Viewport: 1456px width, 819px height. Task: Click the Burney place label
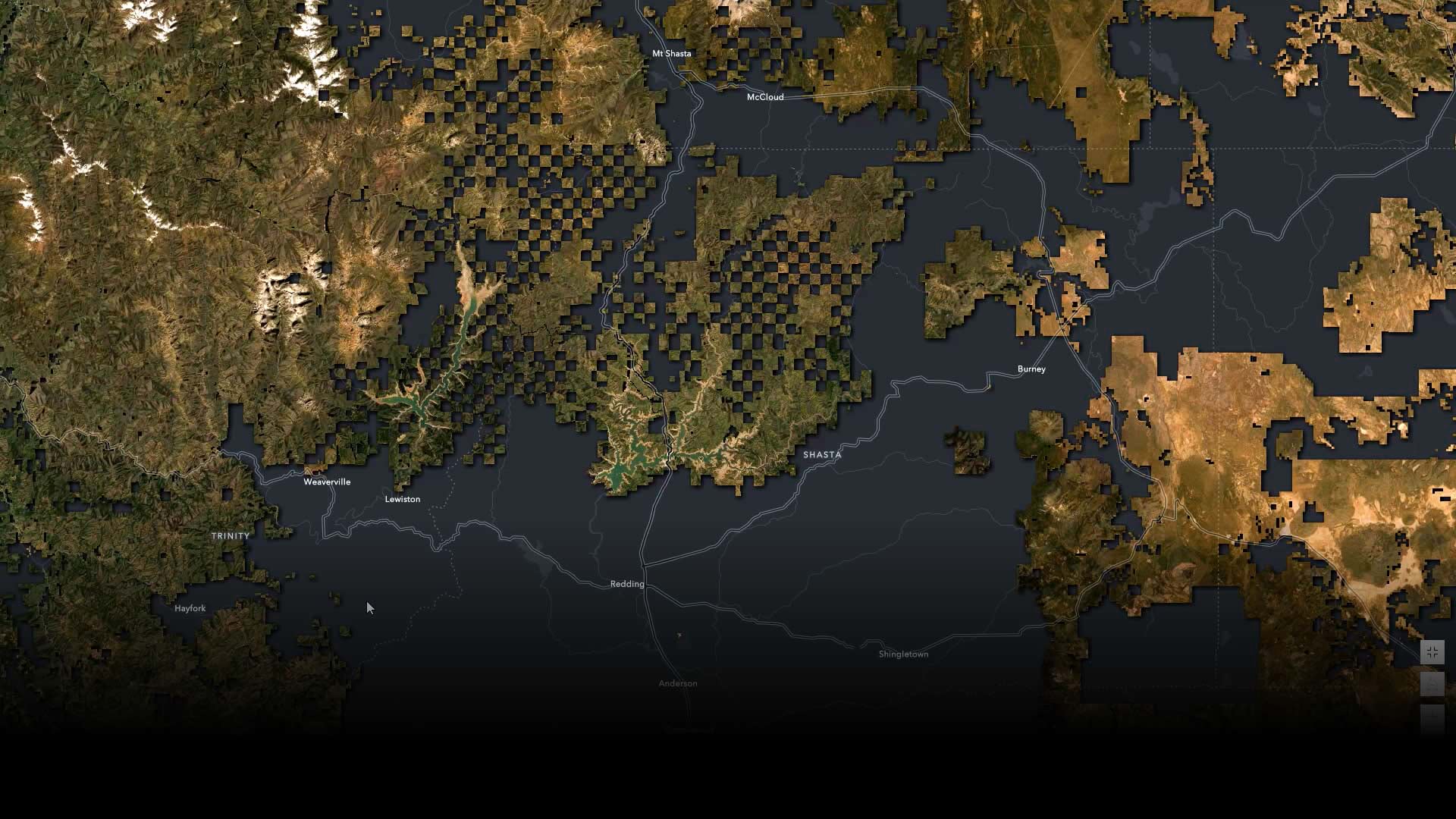coord(1031,369)
